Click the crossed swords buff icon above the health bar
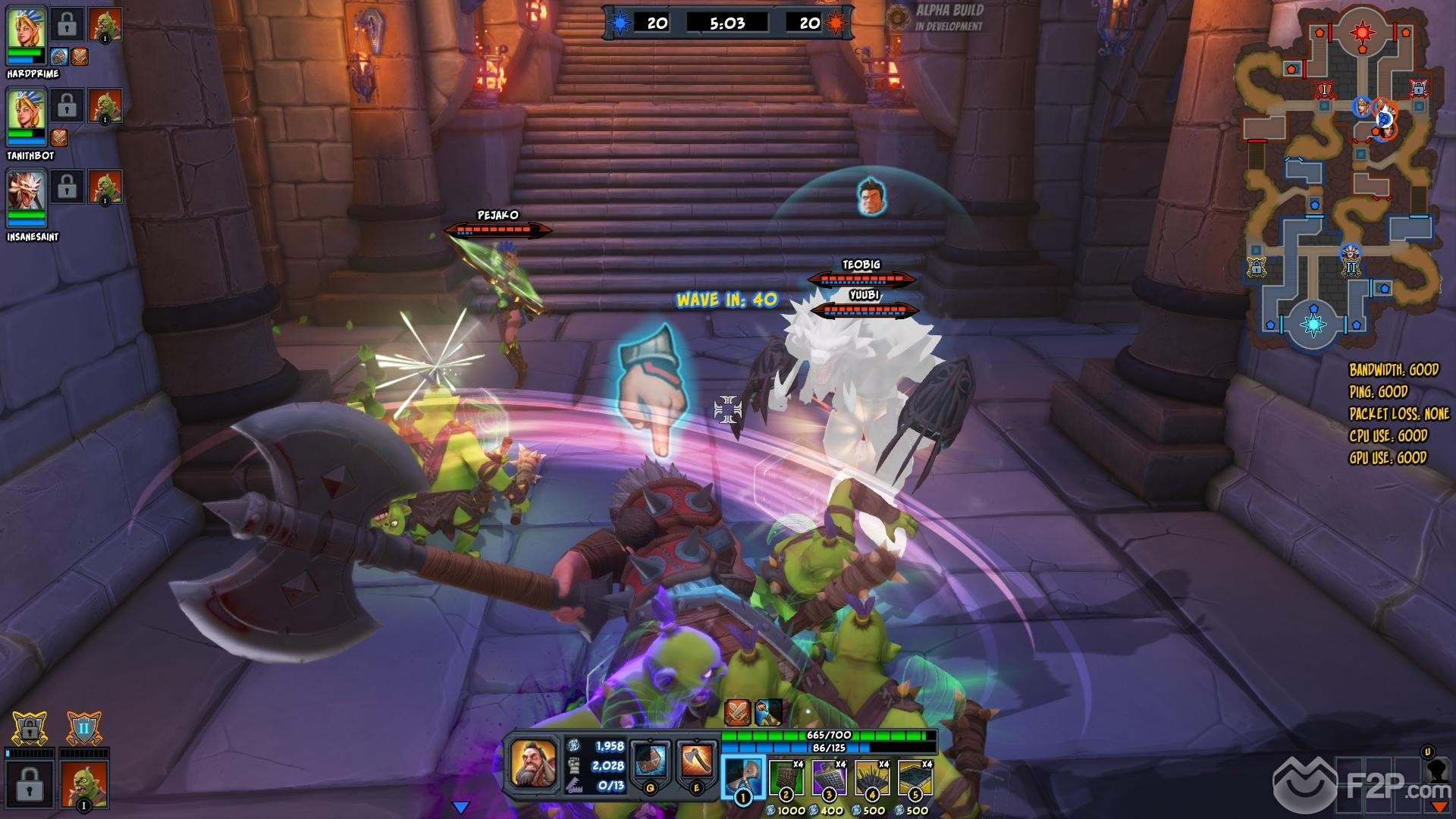Viewport: 1456px width, 819px height. 737,712
